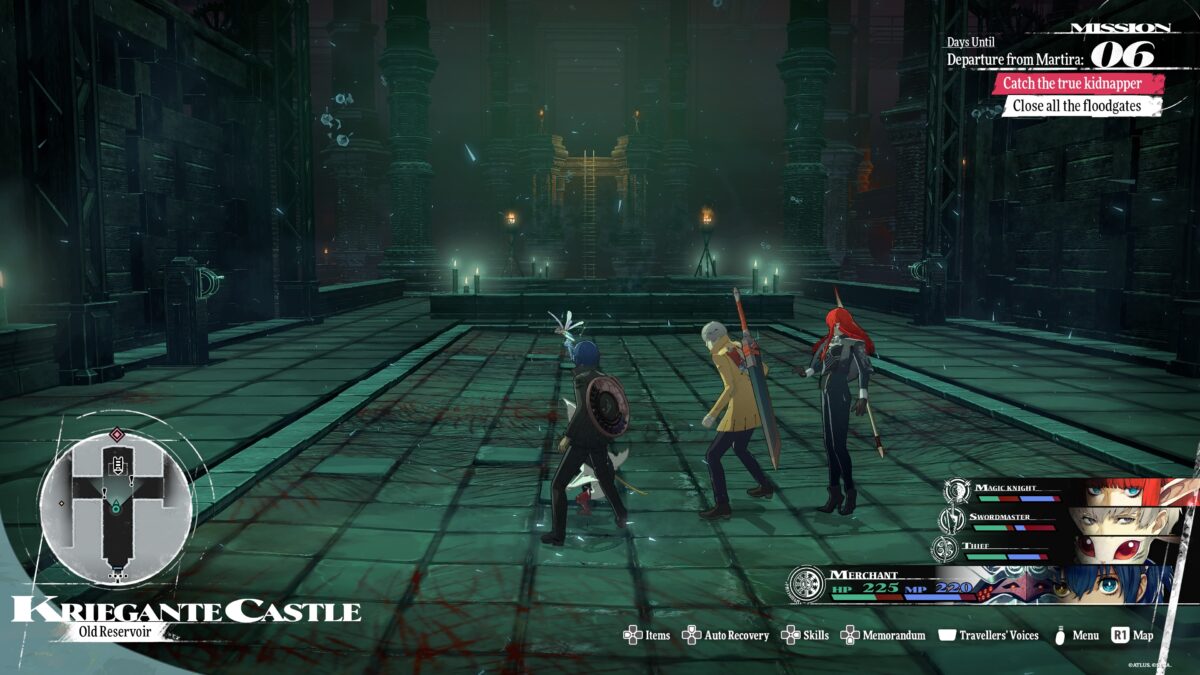
Task: Select the Thief party member panel
Action: point(1070,548)
